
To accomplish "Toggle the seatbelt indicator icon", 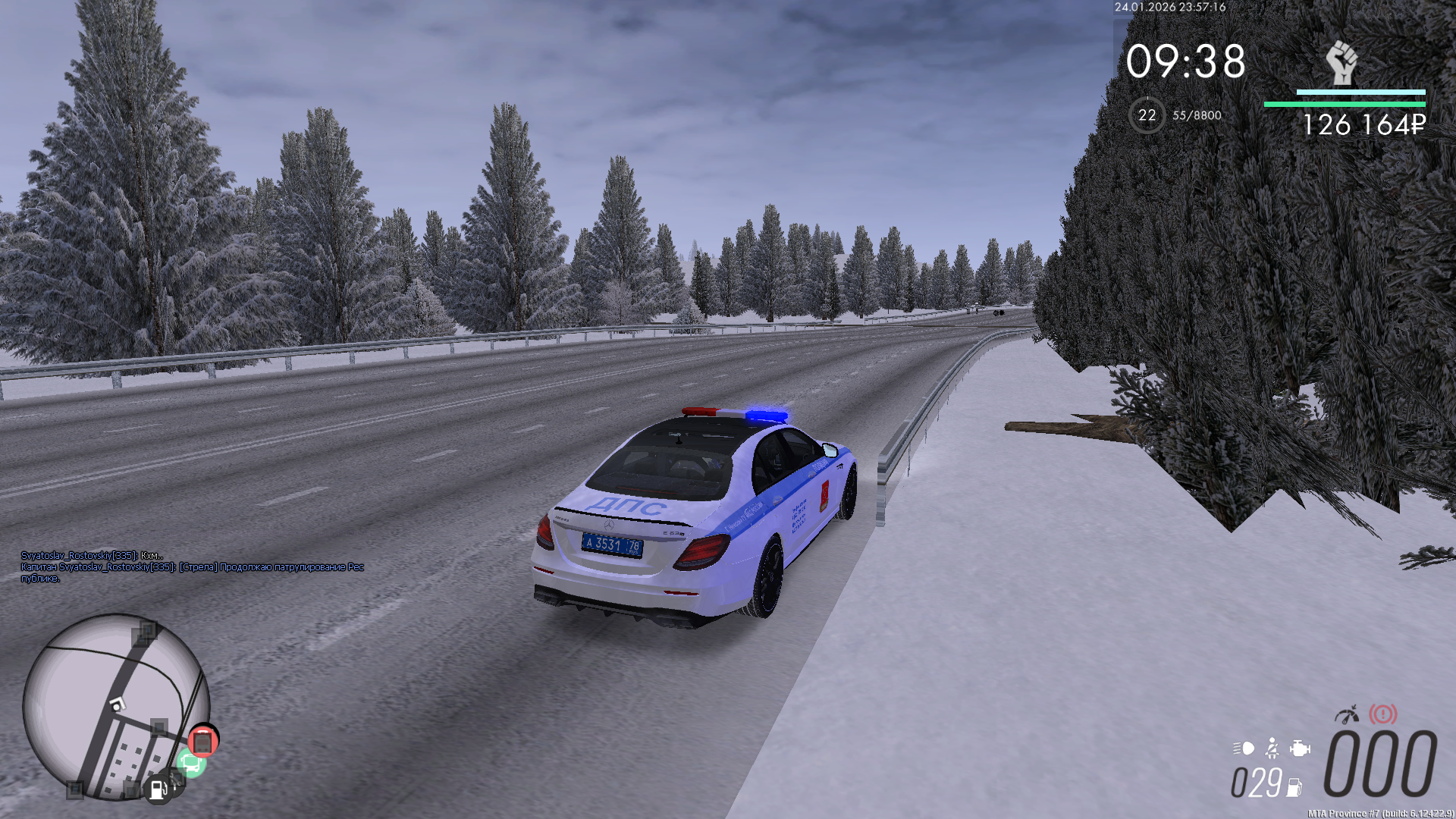I will click(x=1272, y=748).
